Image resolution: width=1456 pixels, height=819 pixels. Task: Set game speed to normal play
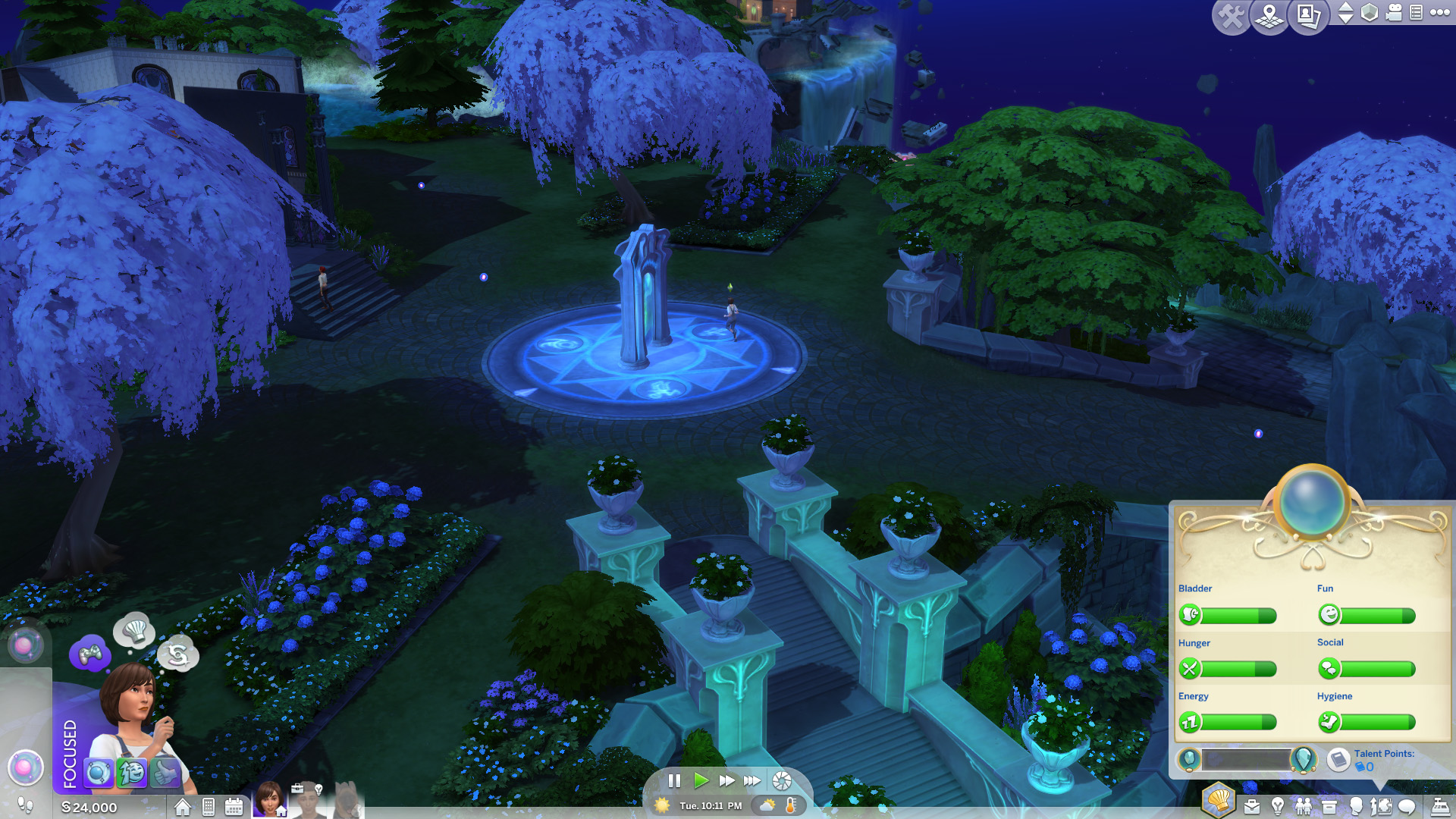pos(701,781)
